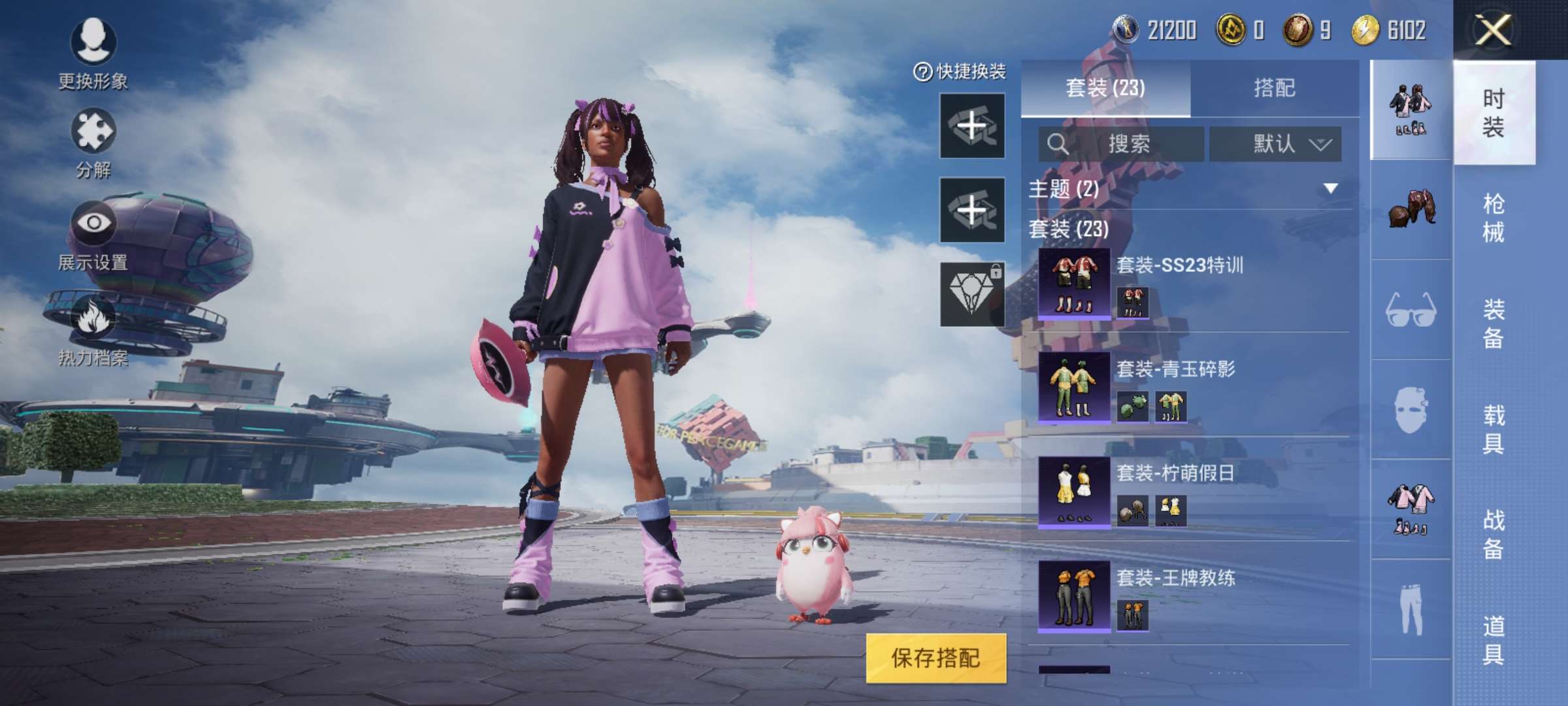This screenshot has height=706, width=1568.
Task: Switch to the 搭配 tab
Action: pyautogui.click(x=1274, y=88)
